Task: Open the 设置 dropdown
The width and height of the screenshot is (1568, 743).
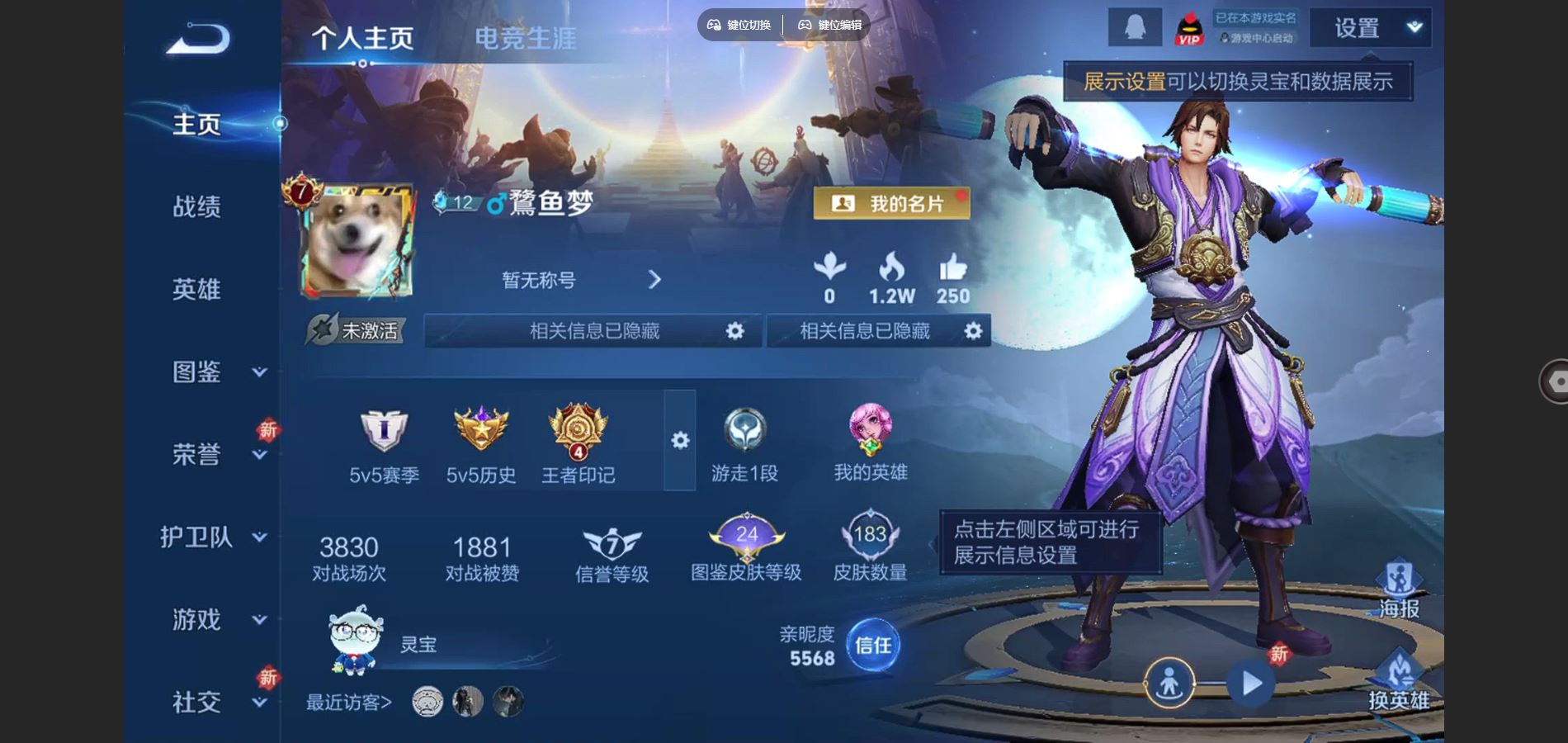Action: point(1371,28)
